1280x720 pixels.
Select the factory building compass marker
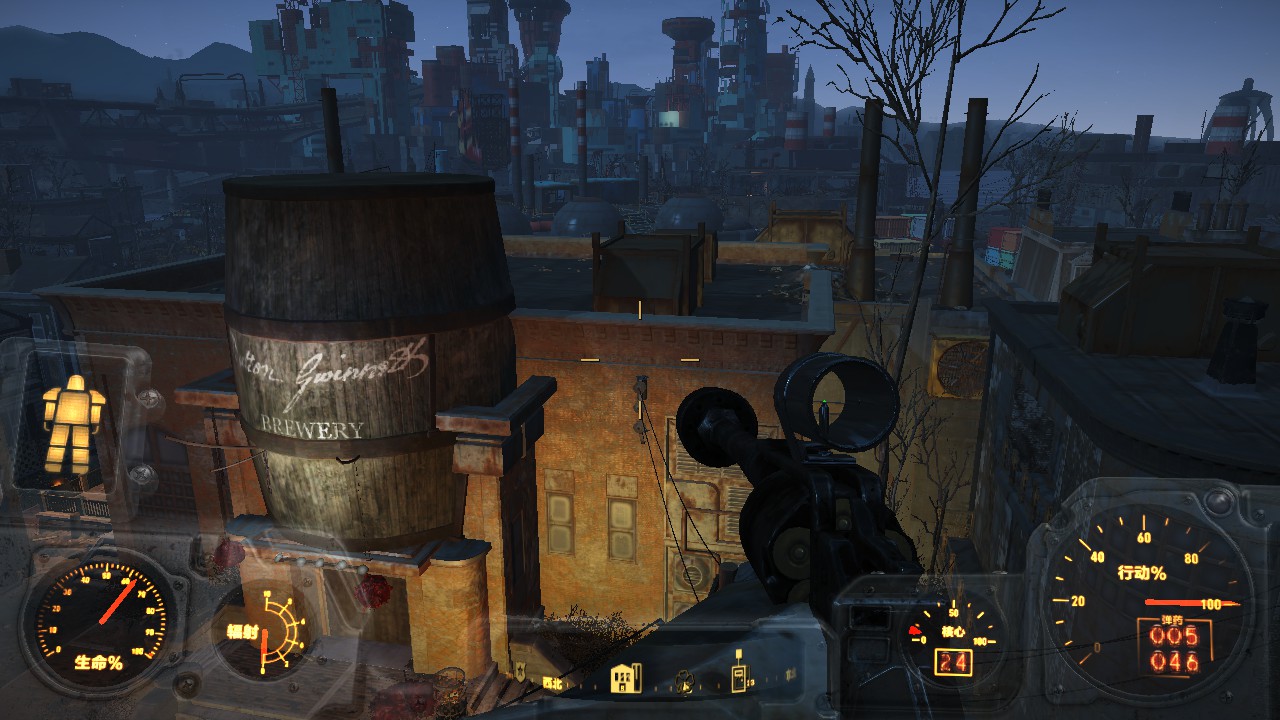click(626, 679)
